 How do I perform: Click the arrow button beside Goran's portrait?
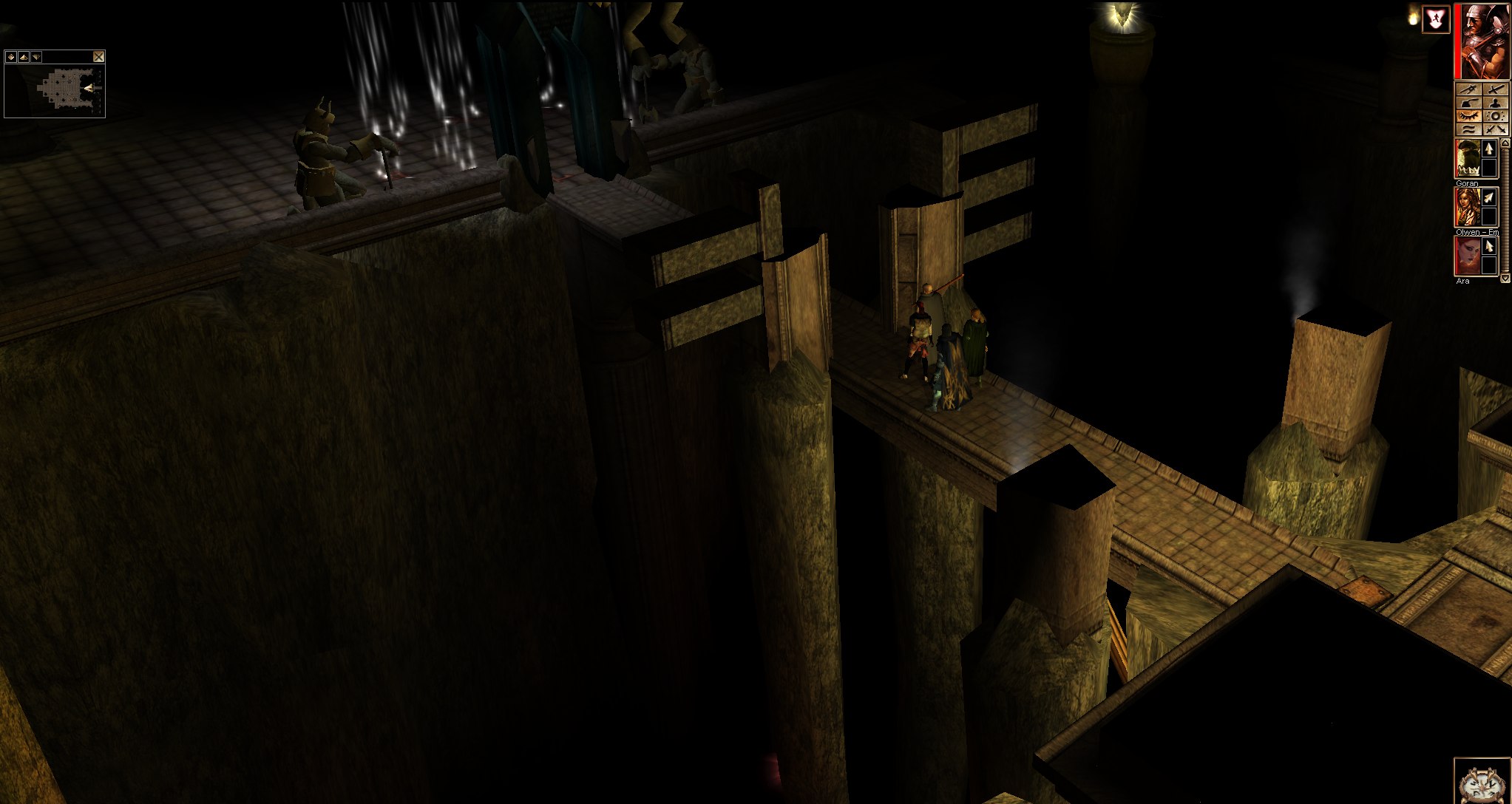(x=1489, y=149)
